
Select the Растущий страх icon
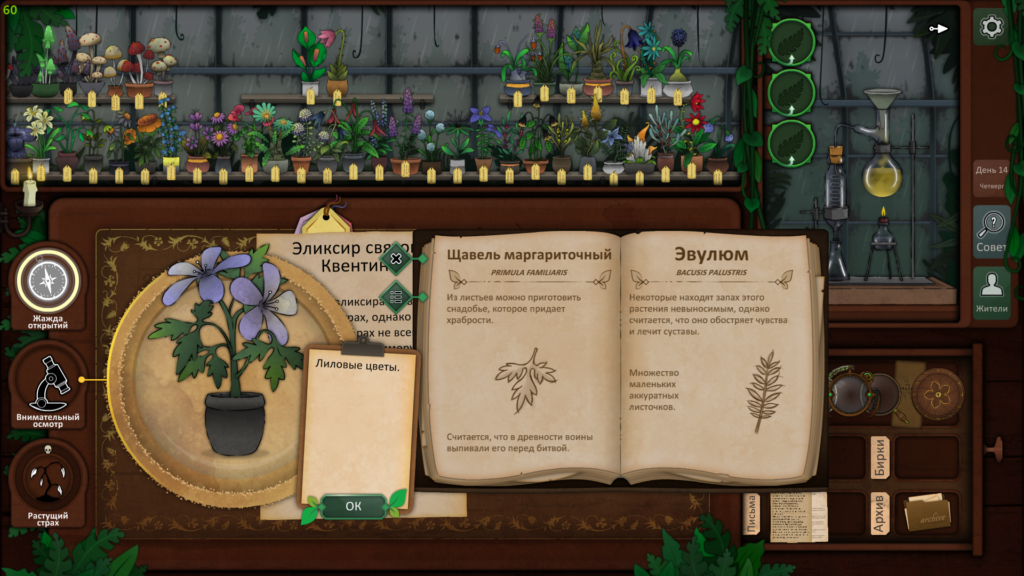[46, 482]
